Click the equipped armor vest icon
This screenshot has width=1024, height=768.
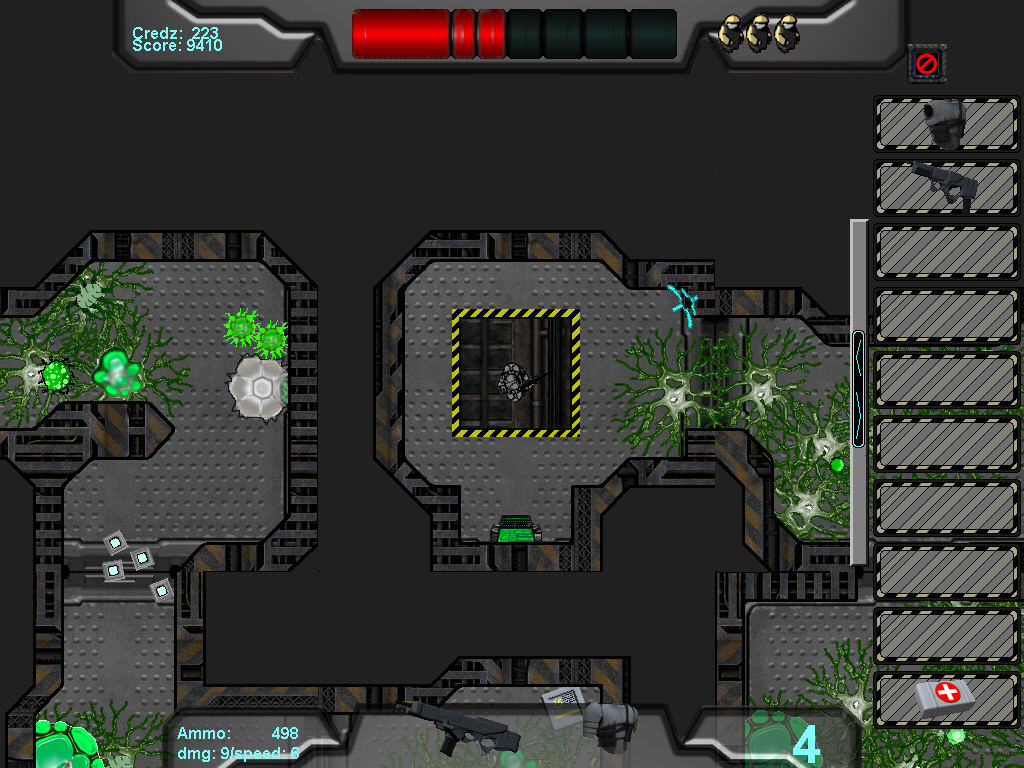pyautogui.click(x=609, y=724)
